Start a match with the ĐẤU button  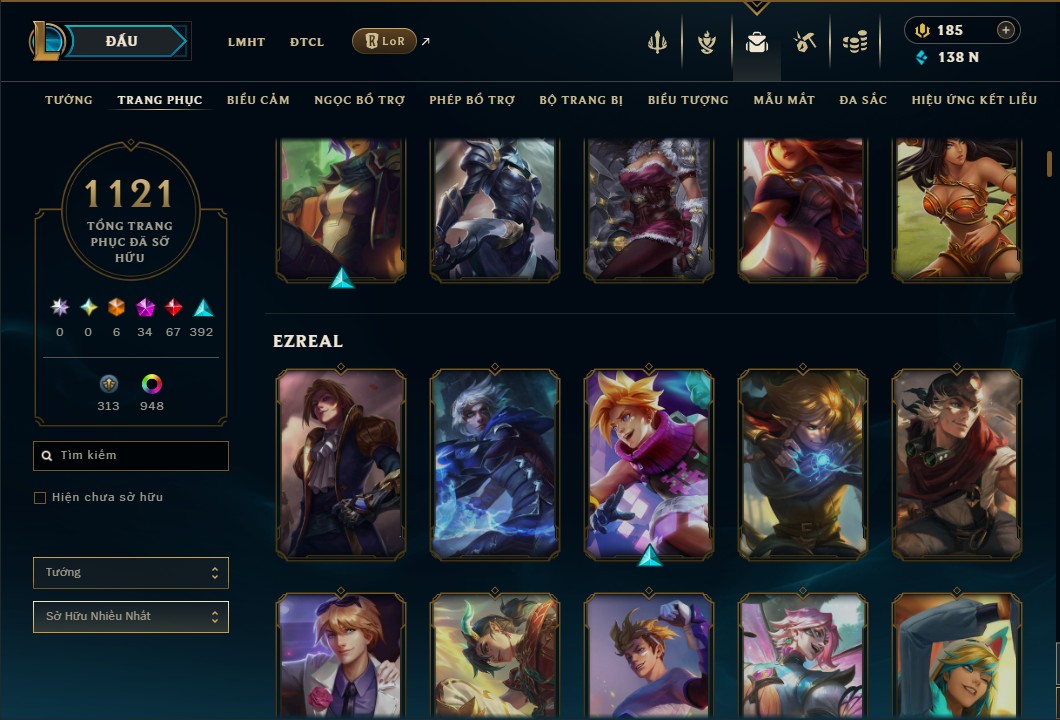(122, 41)
